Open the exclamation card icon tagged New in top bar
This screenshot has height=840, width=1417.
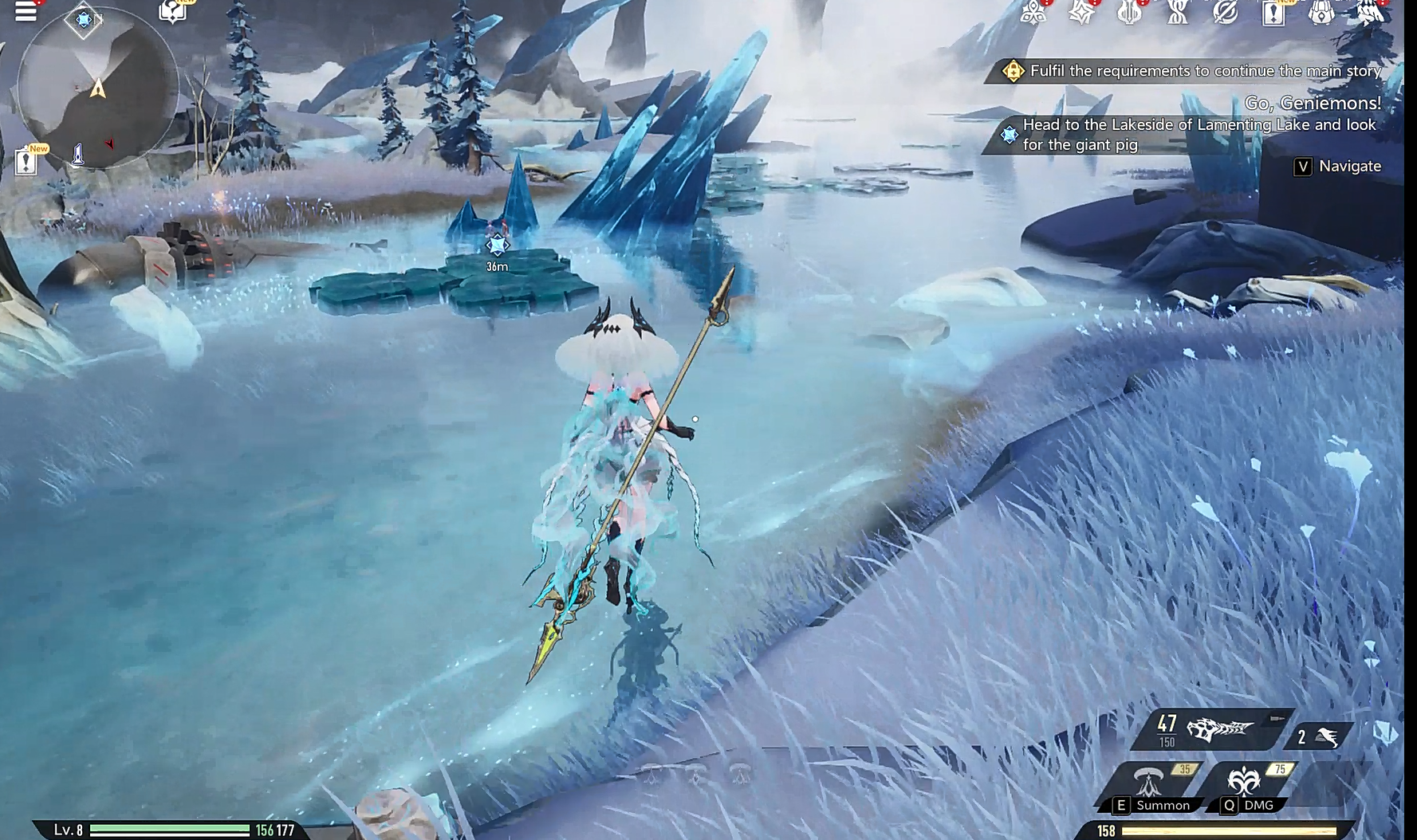pos(1273,14)
